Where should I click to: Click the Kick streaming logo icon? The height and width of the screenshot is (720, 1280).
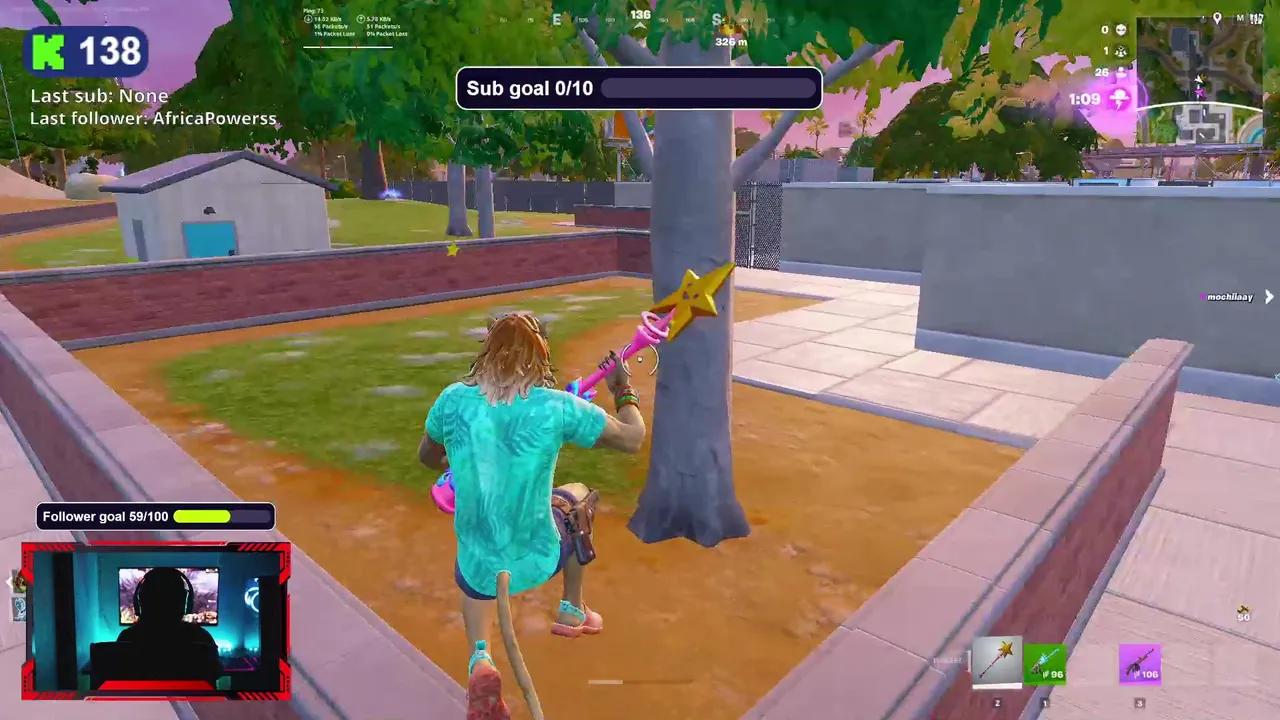coord(50,50)
